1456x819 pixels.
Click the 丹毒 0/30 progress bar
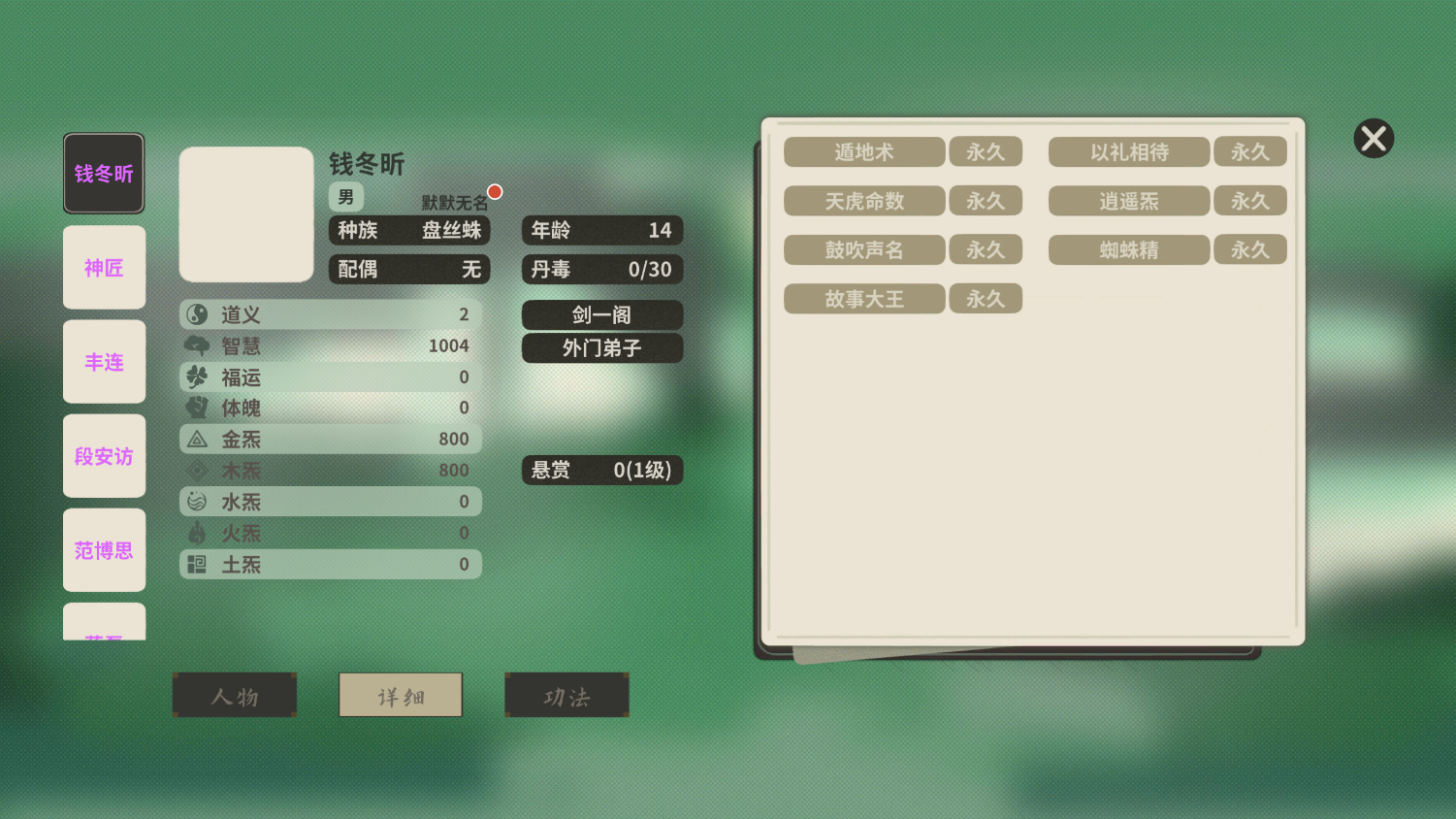pos(601,270)
